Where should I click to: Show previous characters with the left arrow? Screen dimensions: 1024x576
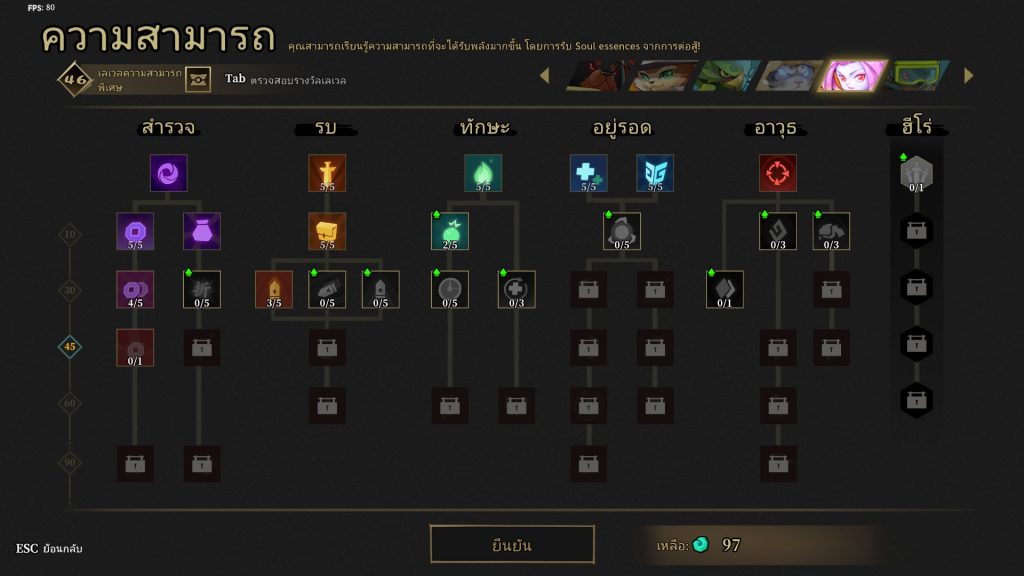point(545,76)
